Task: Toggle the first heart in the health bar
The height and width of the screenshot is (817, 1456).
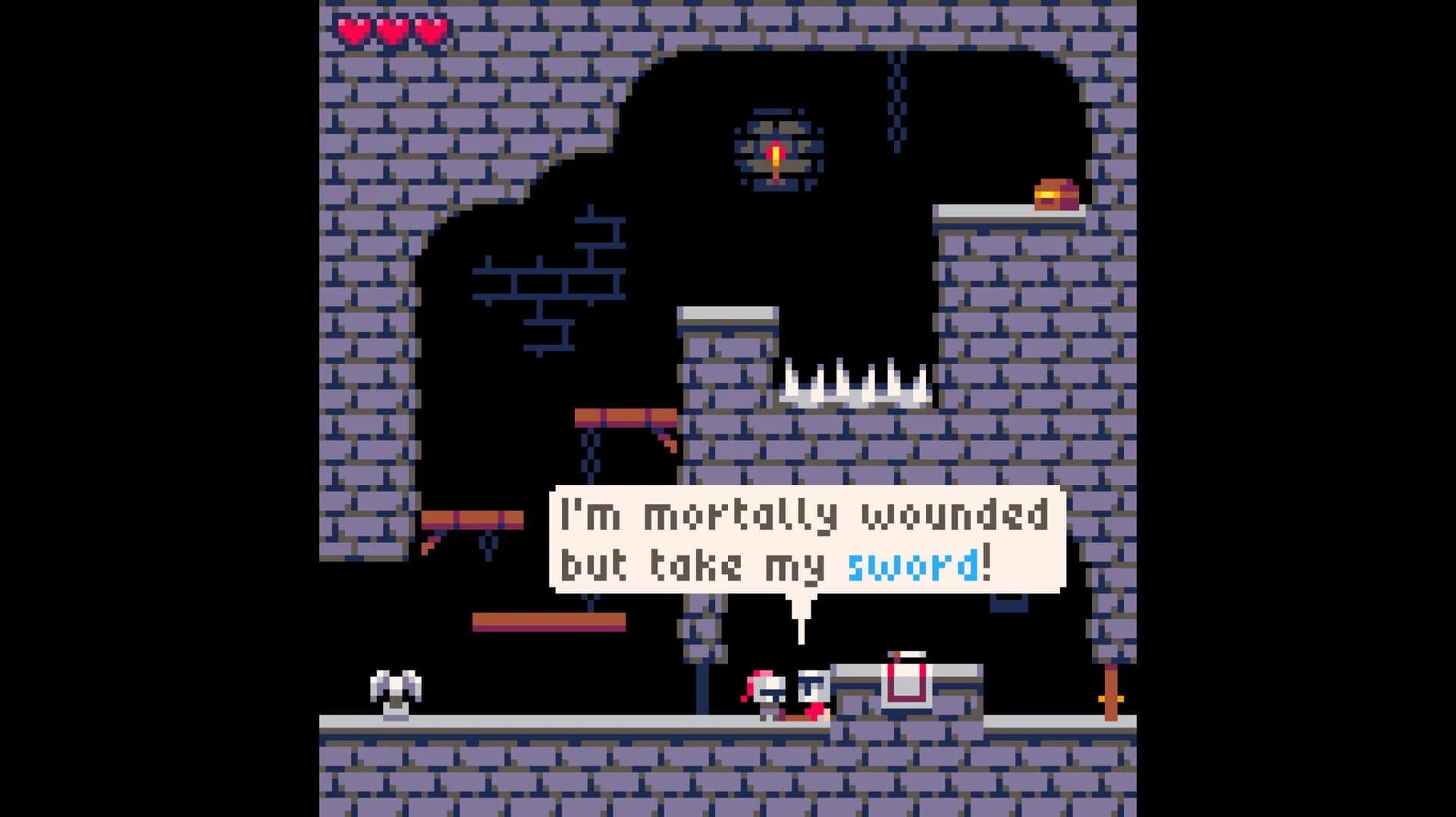Action: 350,29
